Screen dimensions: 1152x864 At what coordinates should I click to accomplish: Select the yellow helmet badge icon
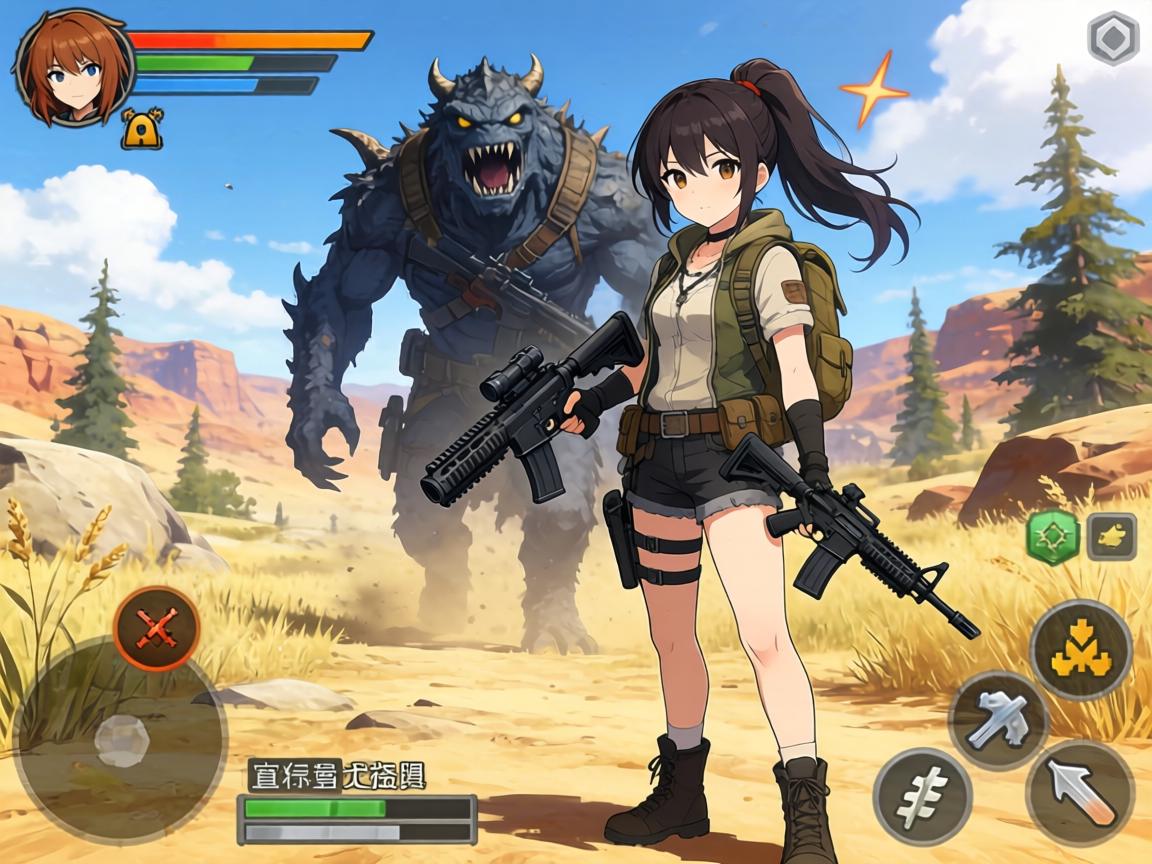tap(142, 130)
